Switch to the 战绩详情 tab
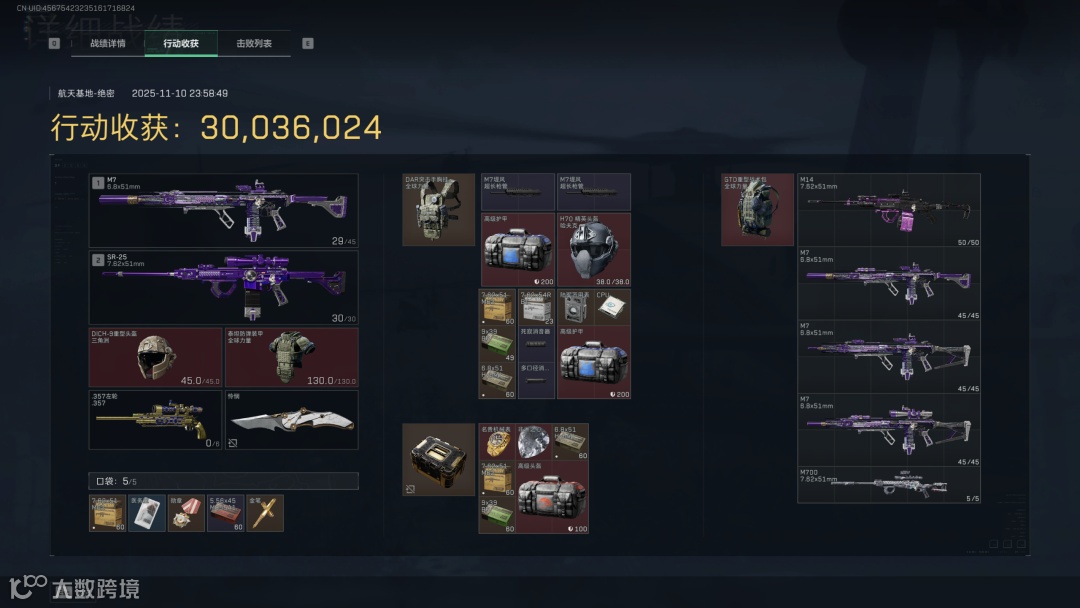 107,44
